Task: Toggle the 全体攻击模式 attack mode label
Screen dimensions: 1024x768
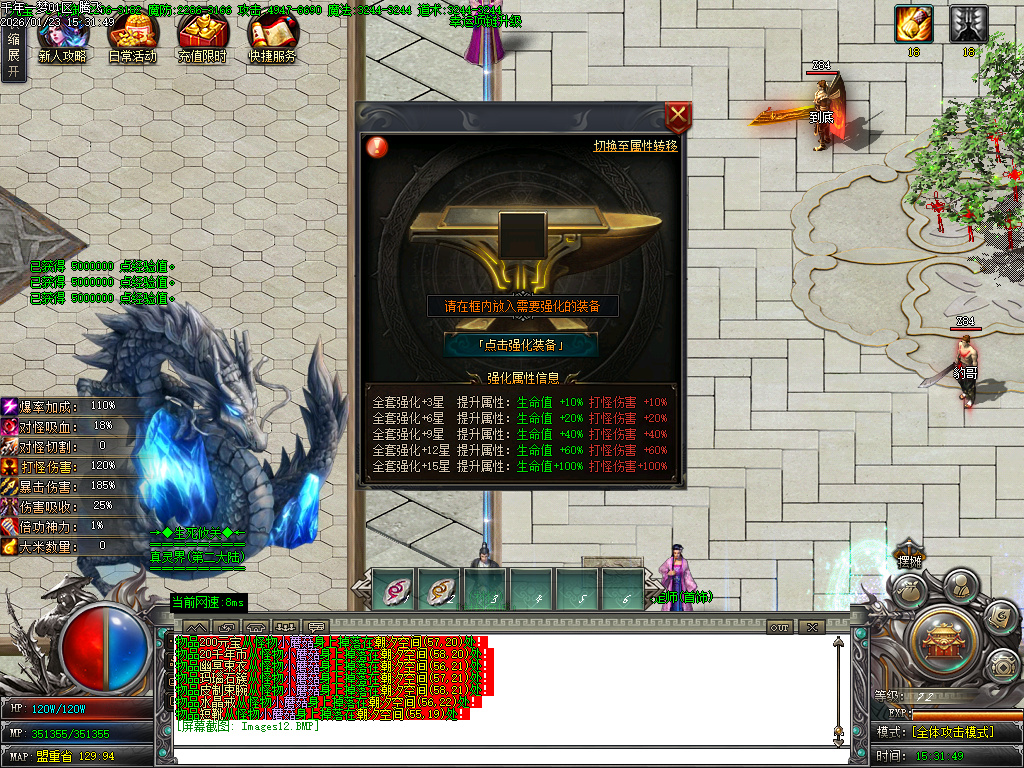Action: [x=950, y=732]
